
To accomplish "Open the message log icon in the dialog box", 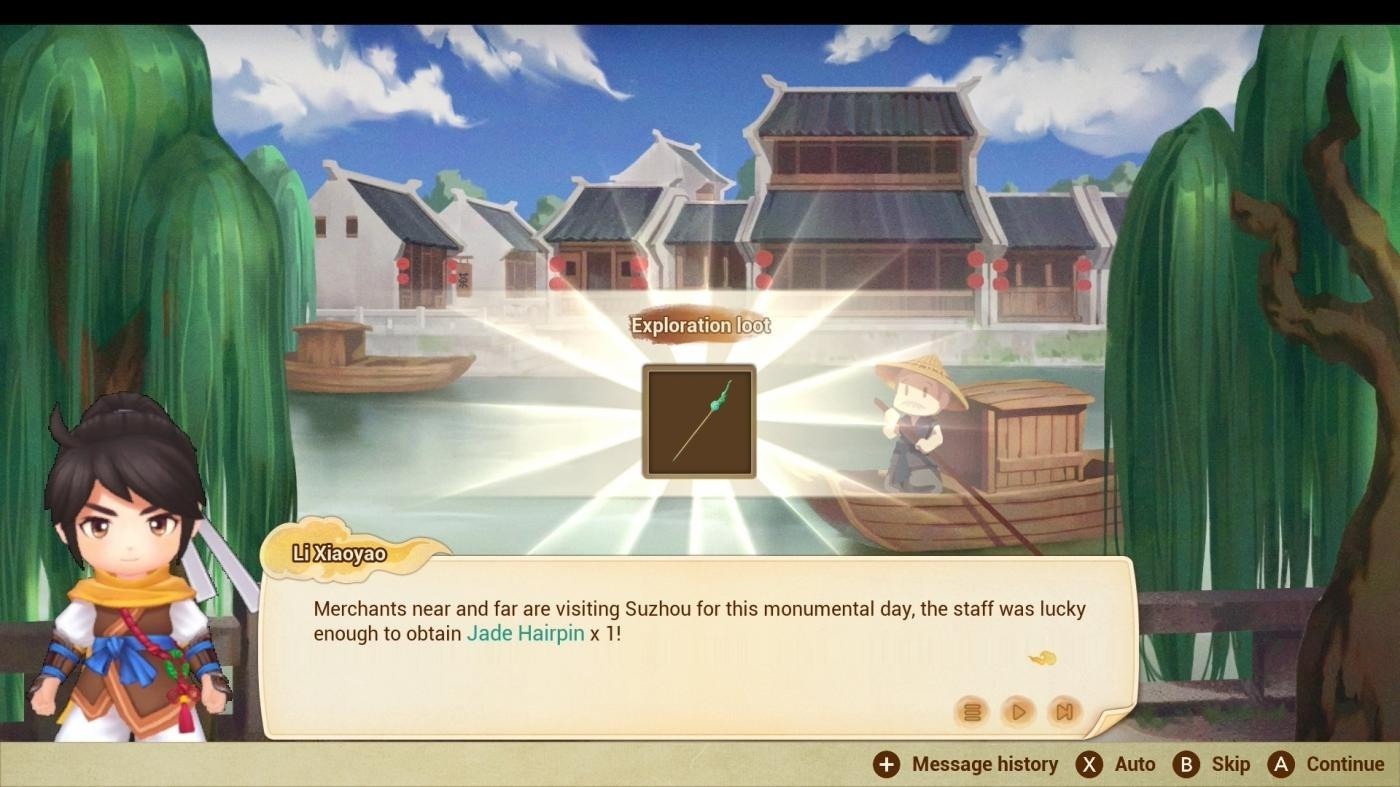I will click(x=971, y=712).
